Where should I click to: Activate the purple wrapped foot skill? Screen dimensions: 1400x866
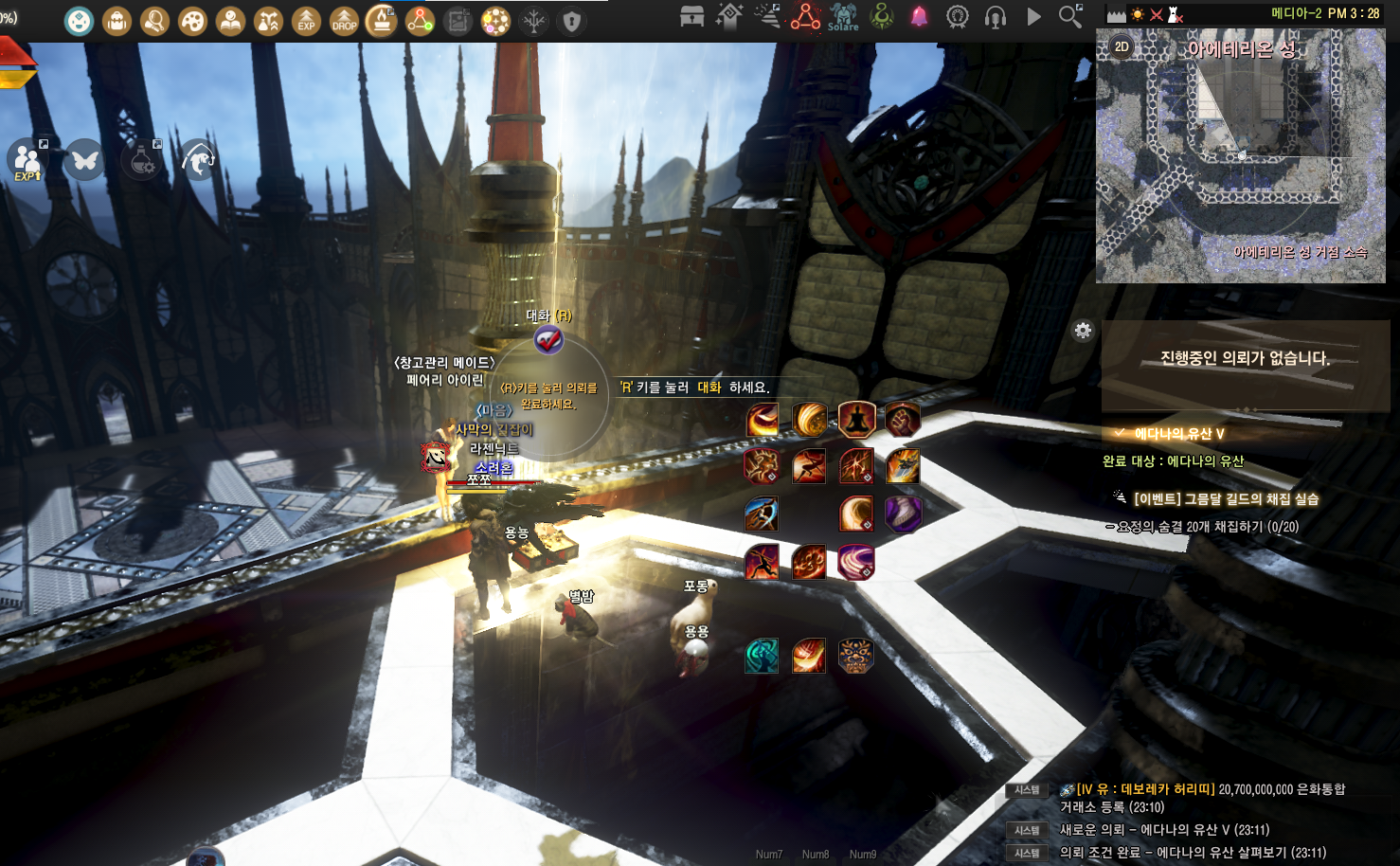tap(903, 514)
